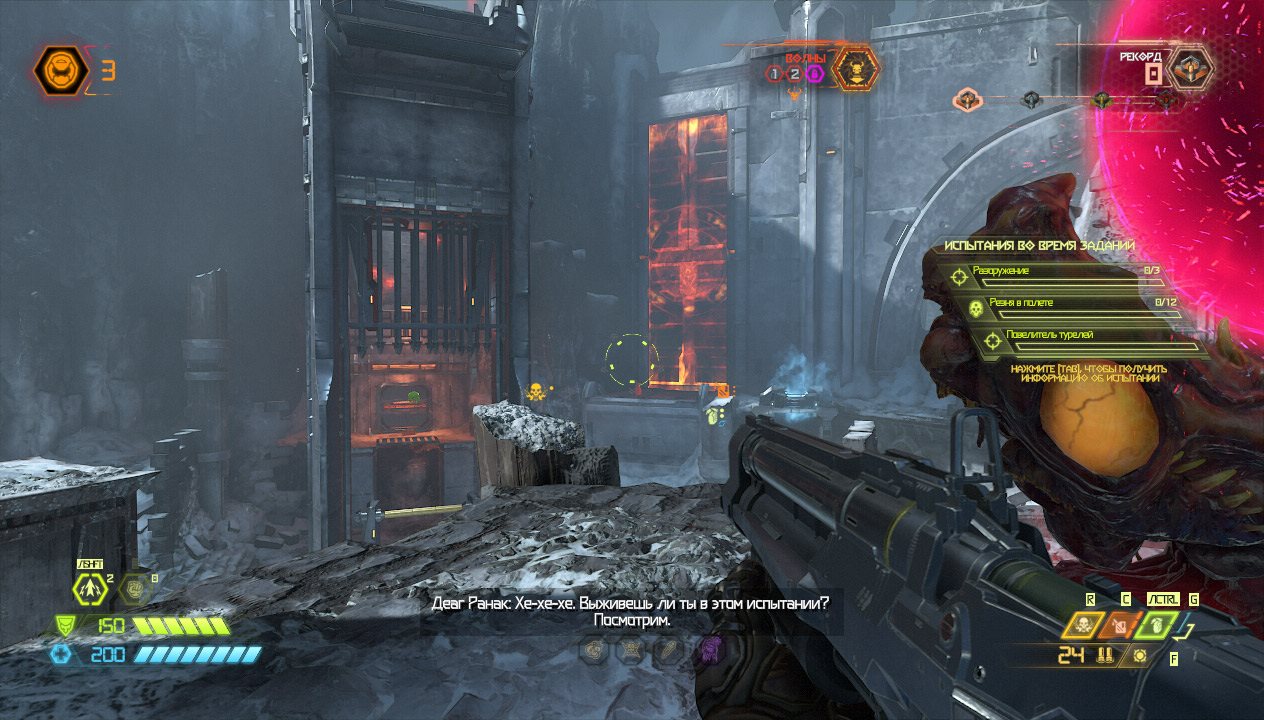Click the locked purple third wave marker
The height and width of the screenshot is (720, 1264).
815,73
